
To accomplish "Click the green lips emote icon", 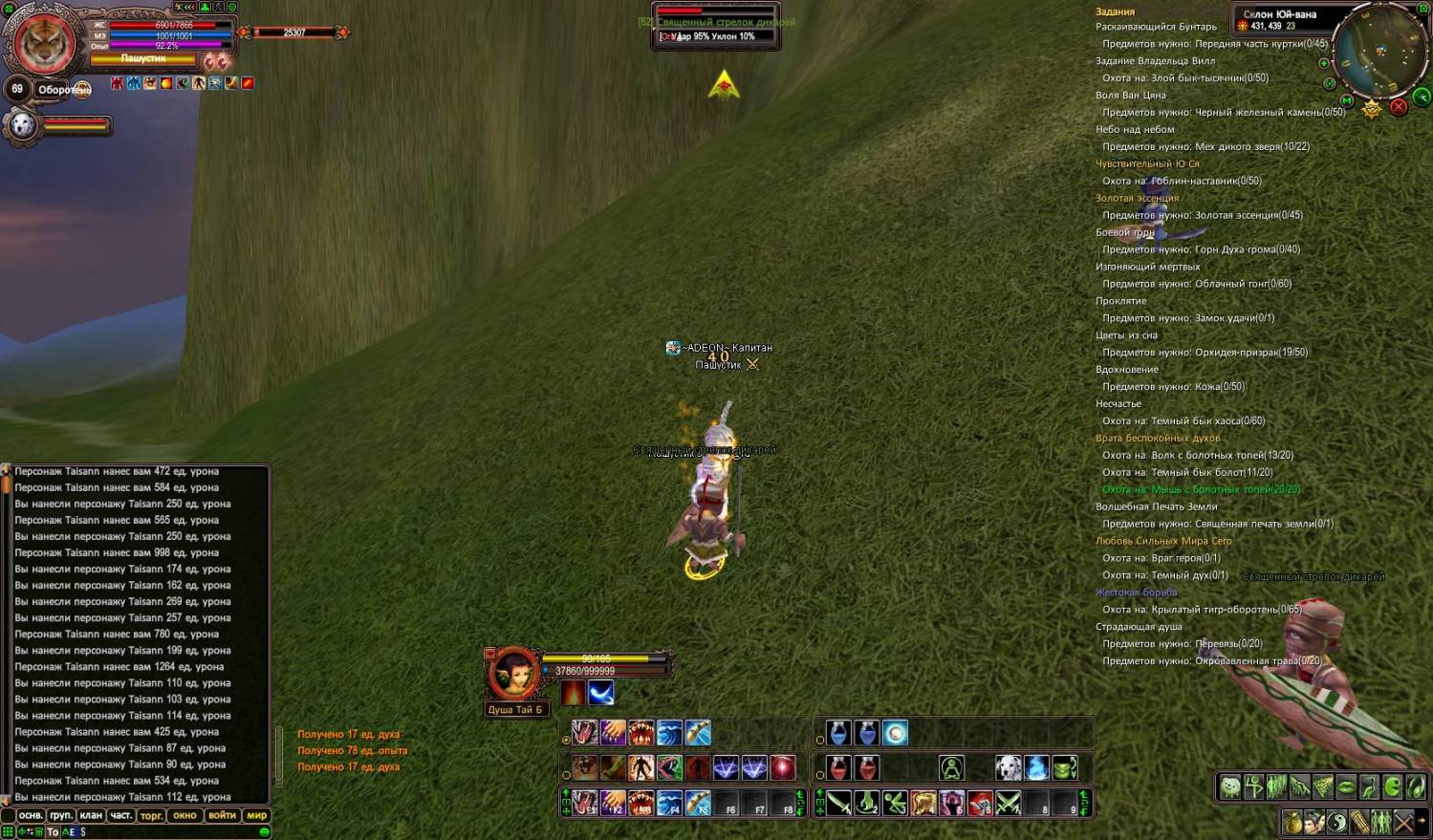I will pyautogui.click(x=1346, y=787).
